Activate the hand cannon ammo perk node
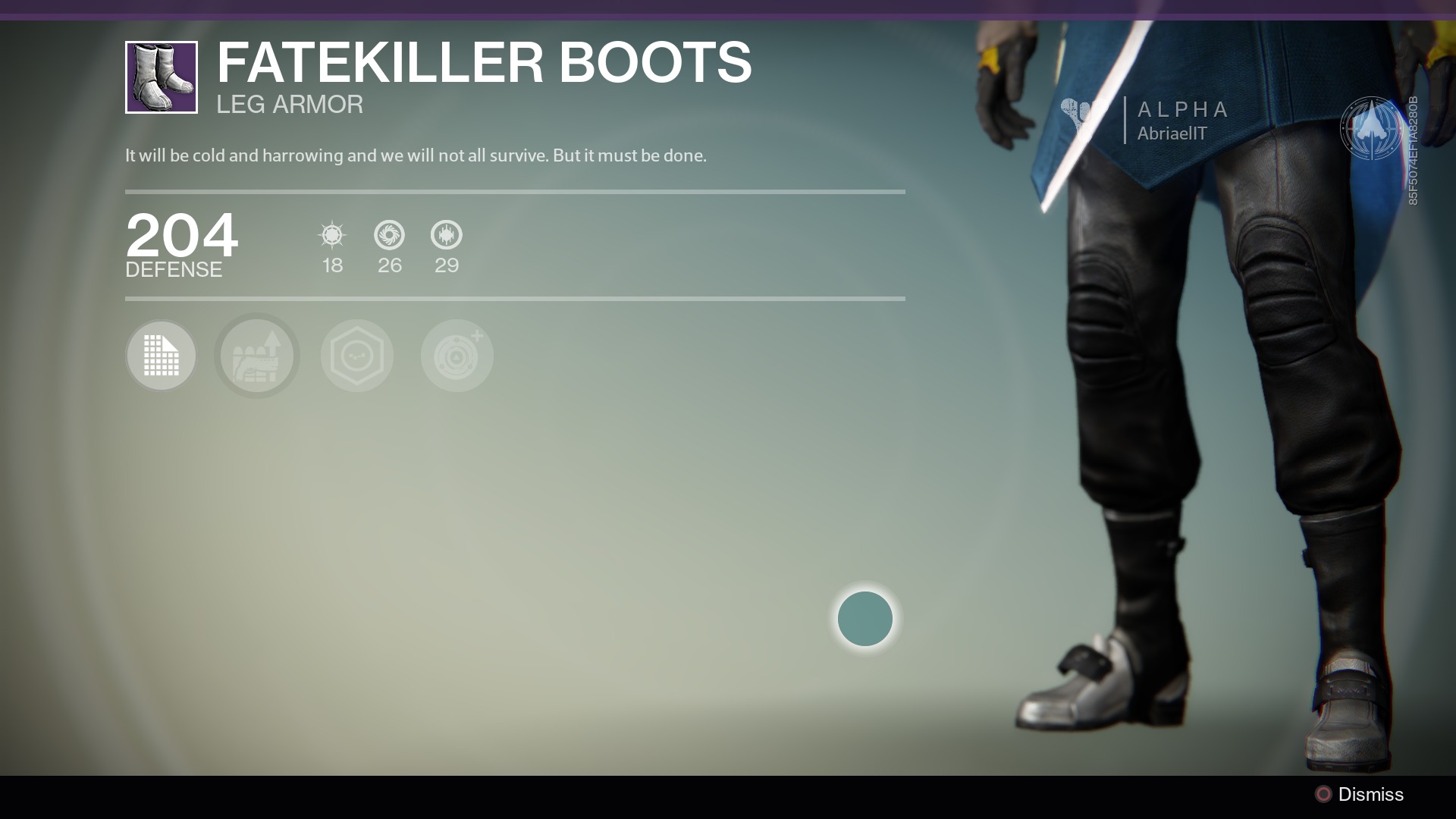The image size is (1456, 819). click(x=257, y=356)
